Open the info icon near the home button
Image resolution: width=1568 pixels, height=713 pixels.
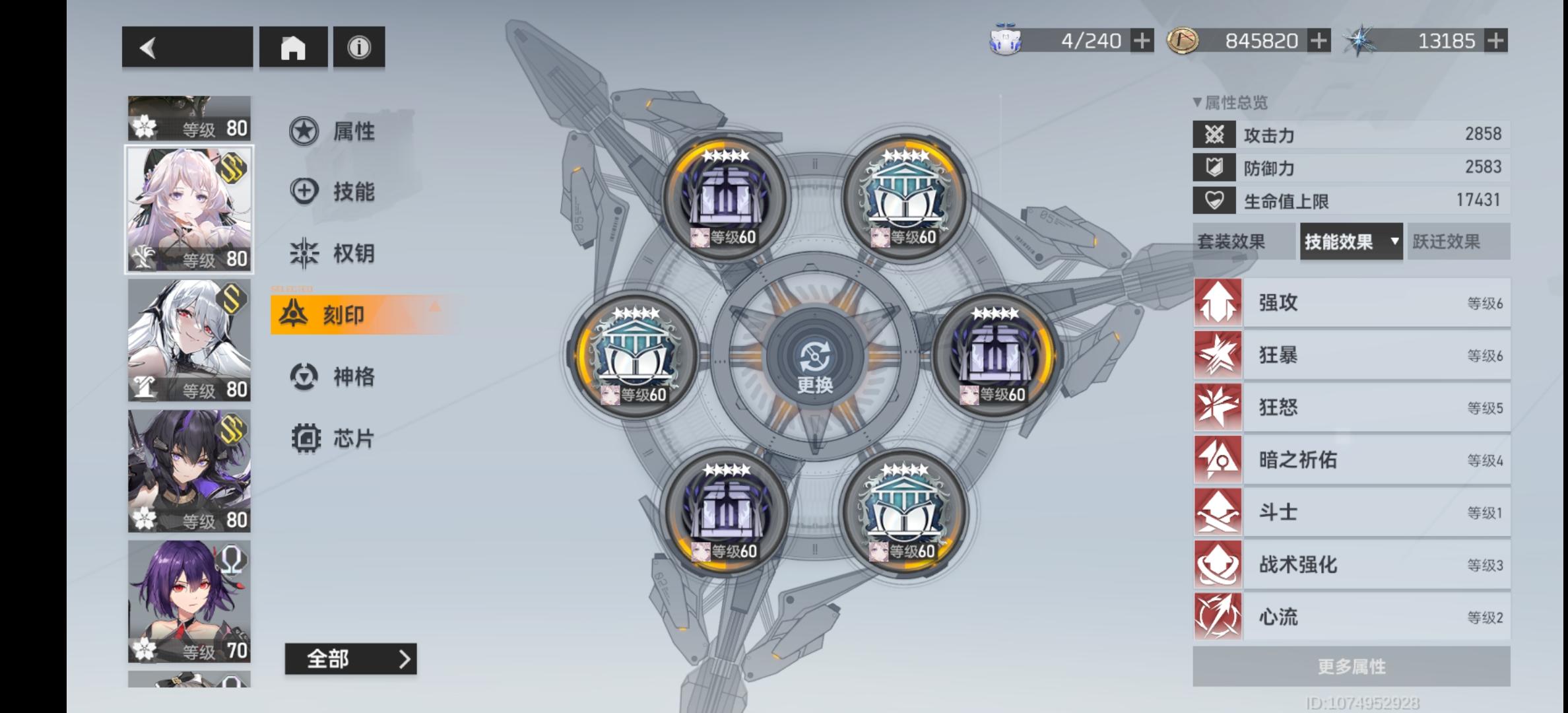click(358, 47)
